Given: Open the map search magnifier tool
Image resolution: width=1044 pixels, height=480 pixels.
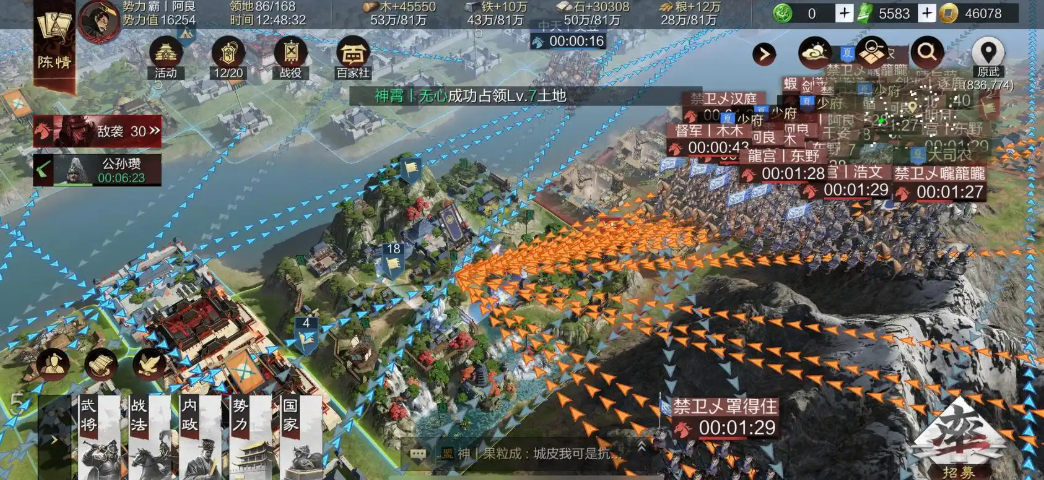Looking at the screenshot, I should click(927, 52).
